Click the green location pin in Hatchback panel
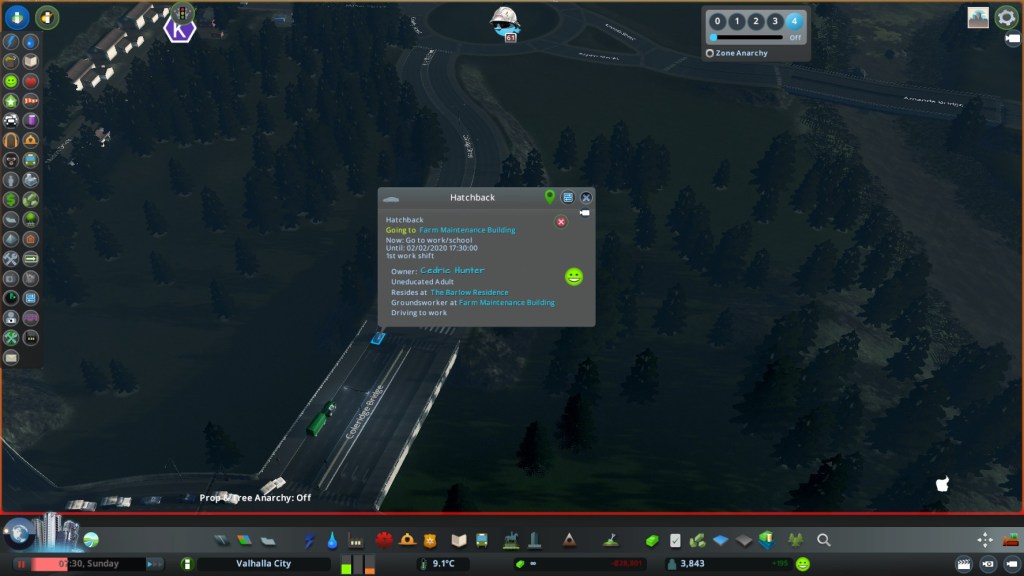Image resolution: width=1024 pixels, height=576 pixels. pos(549,197)
